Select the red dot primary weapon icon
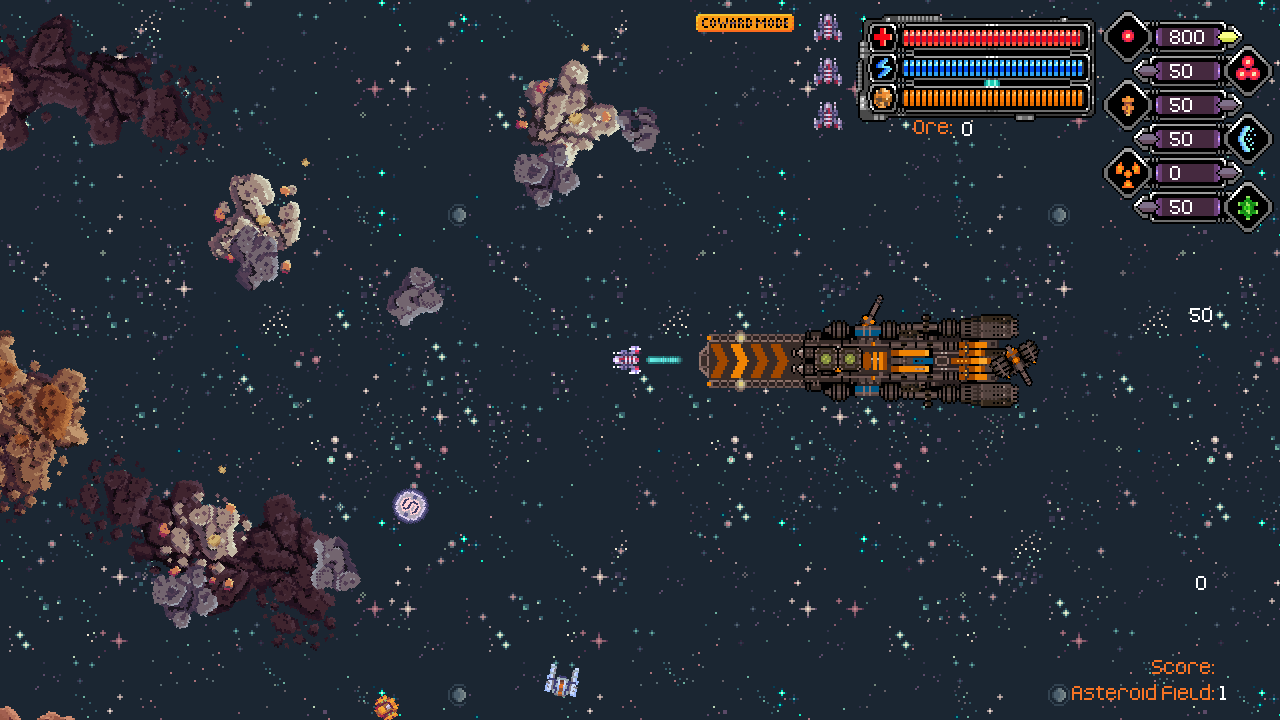The width and height of the screenshot is (1280, 720). click(1128, 37)
